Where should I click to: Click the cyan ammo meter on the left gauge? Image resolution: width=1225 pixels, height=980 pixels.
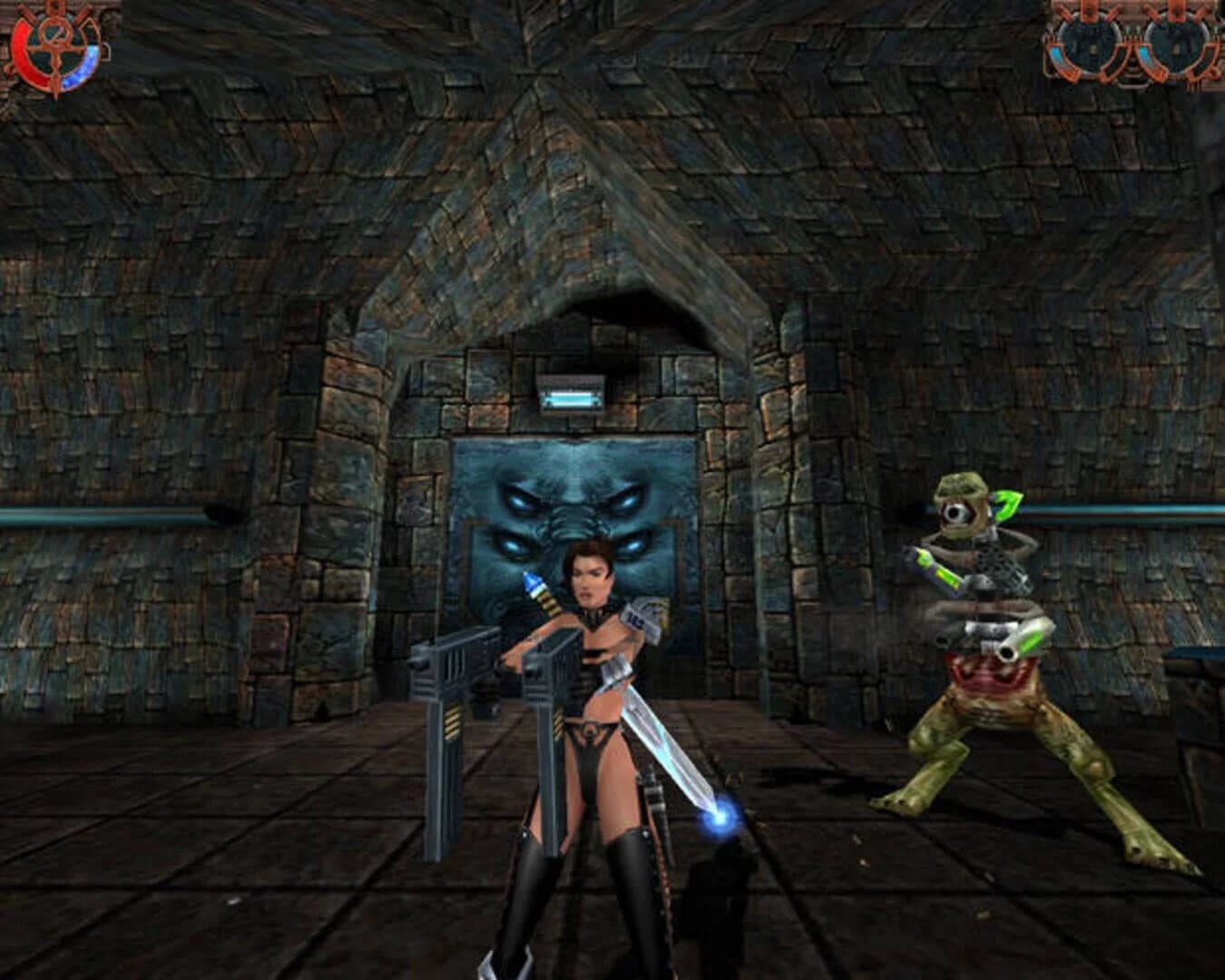[1057, 56]
